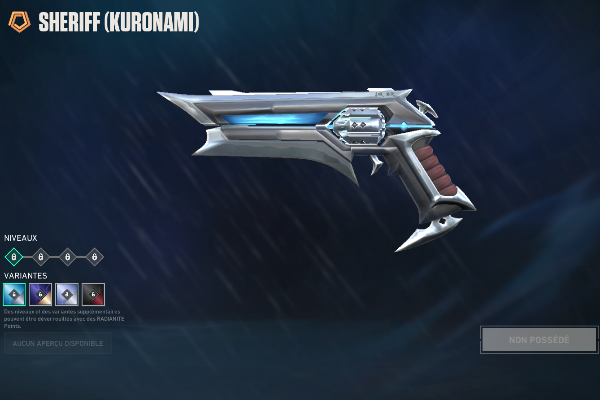The height and width of the screenshot is (400, 600).
Task: Pick the pale blue and white variant
Action: click(67, 294)
